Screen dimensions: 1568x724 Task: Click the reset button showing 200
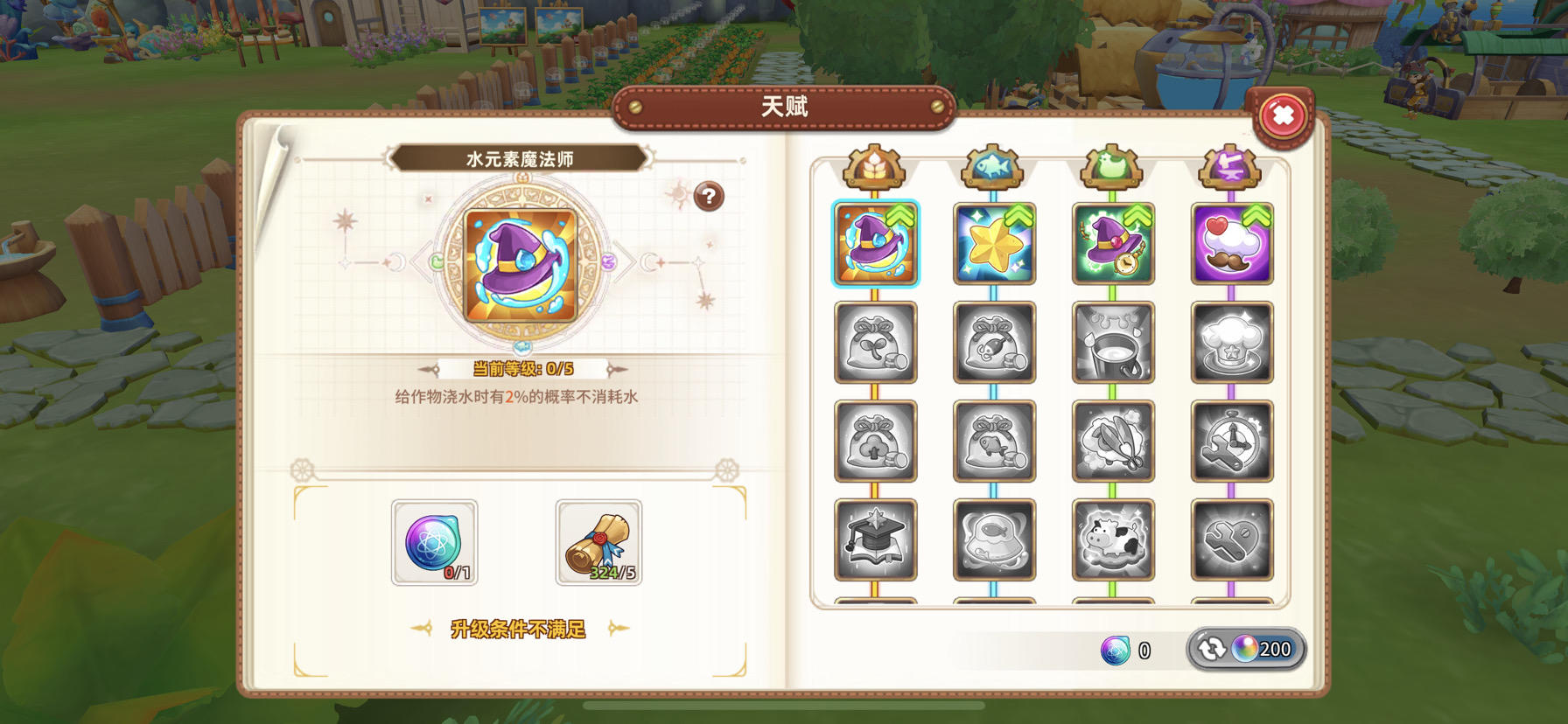coord(1246,649)
